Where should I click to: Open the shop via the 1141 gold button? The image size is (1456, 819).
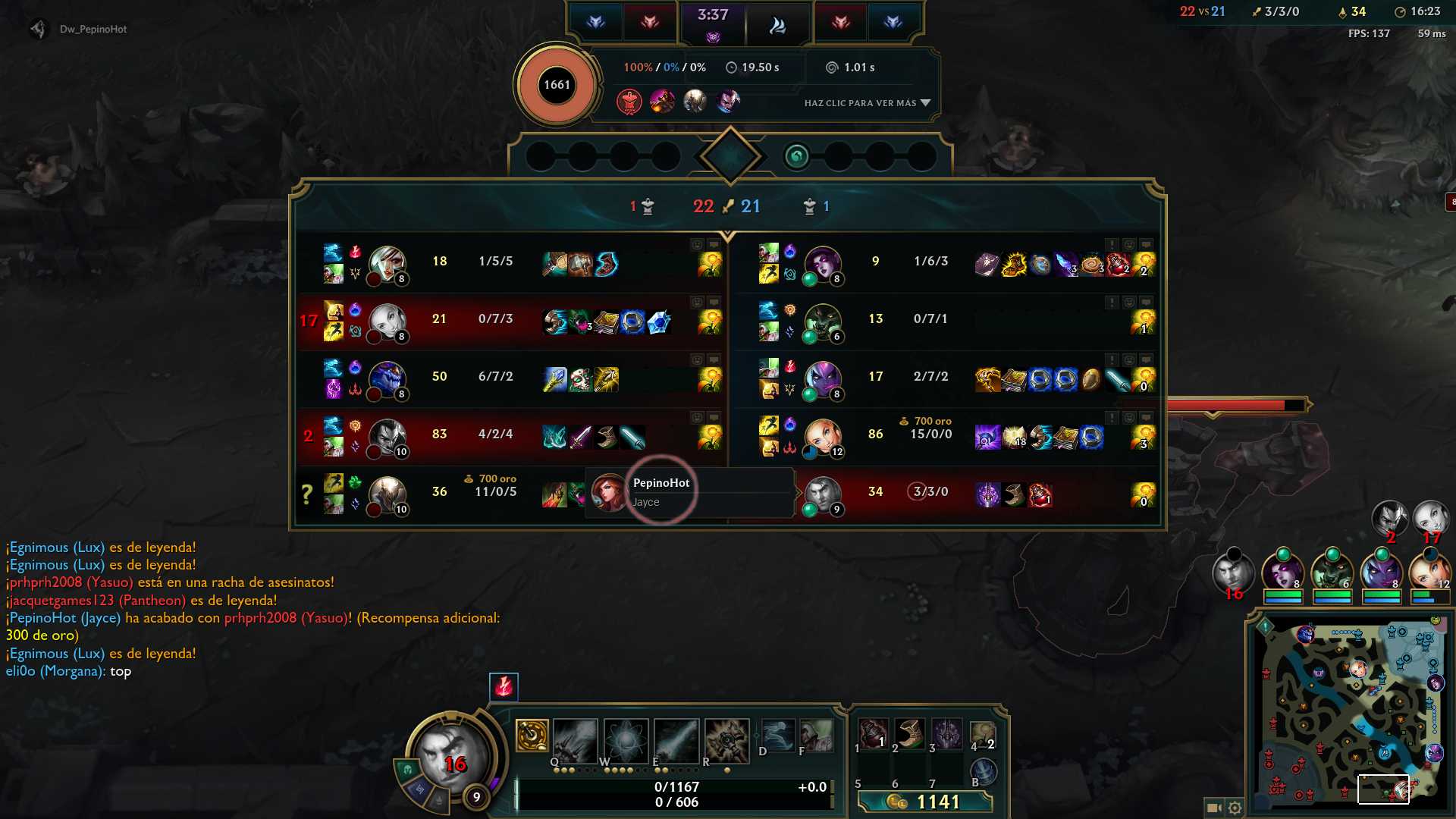pos(925,802)
